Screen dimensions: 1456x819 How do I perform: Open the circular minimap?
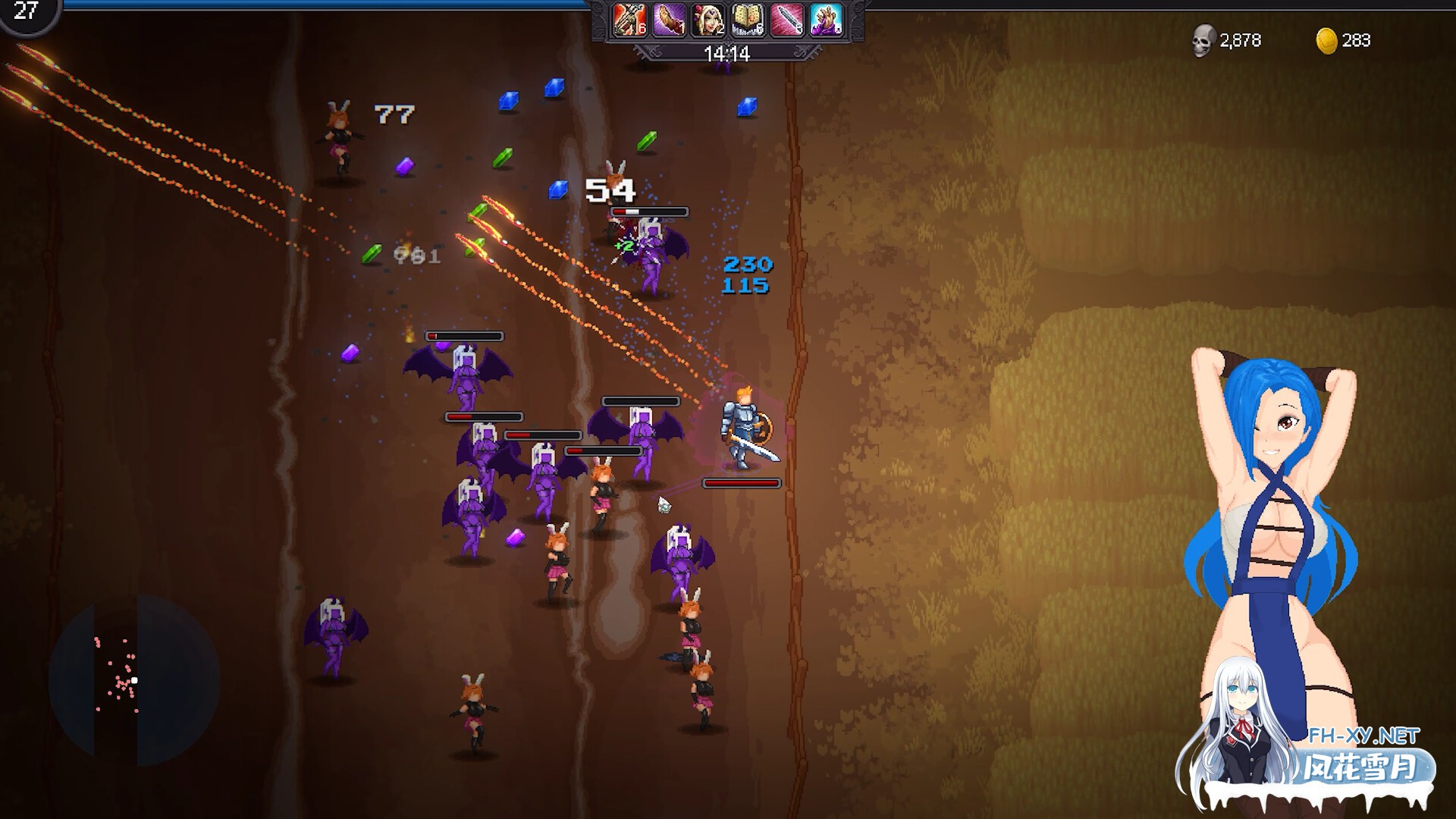(x=134, y=680)
